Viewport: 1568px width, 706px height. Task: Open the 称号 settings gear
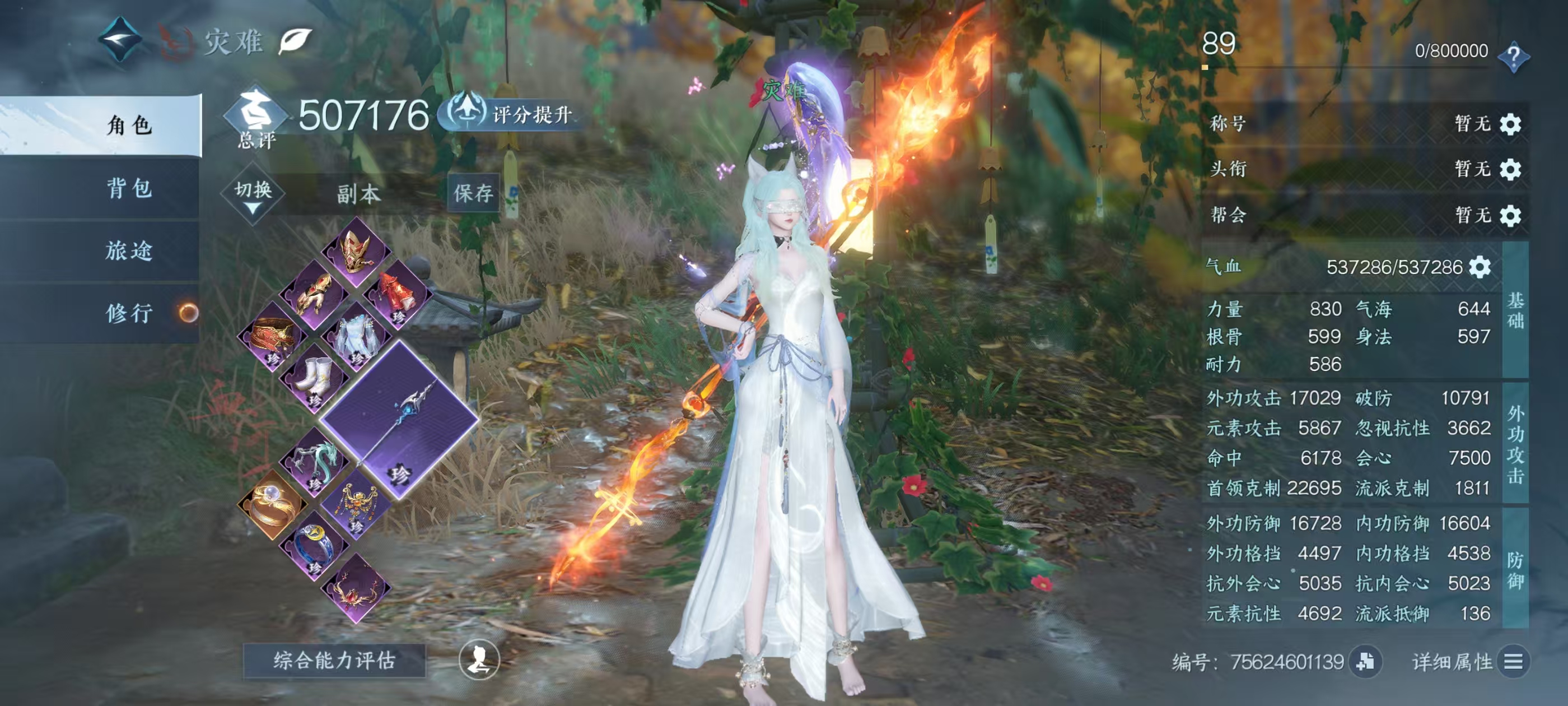(1510, 124)
